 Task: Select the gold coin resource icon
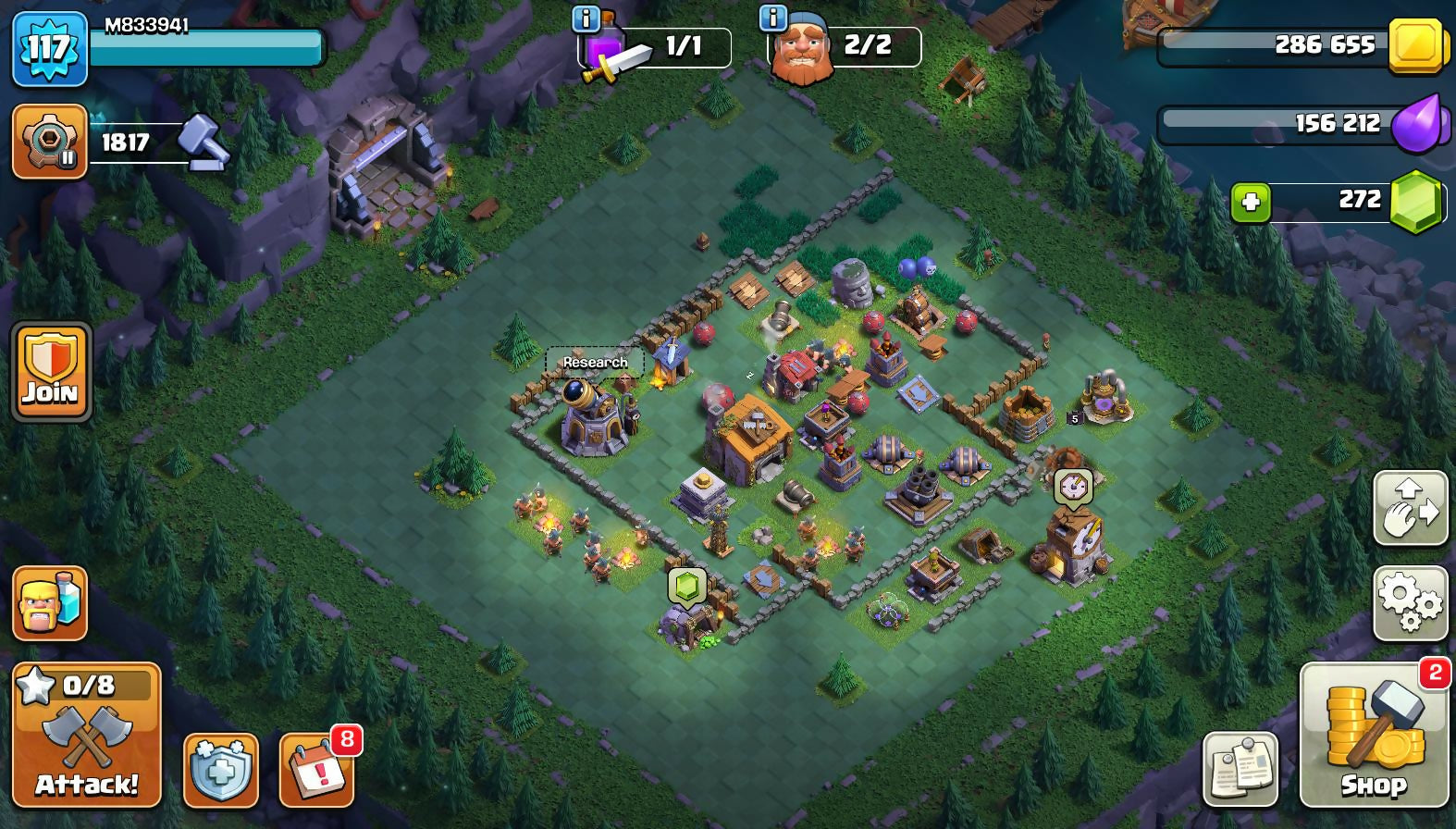(1416, 45)
